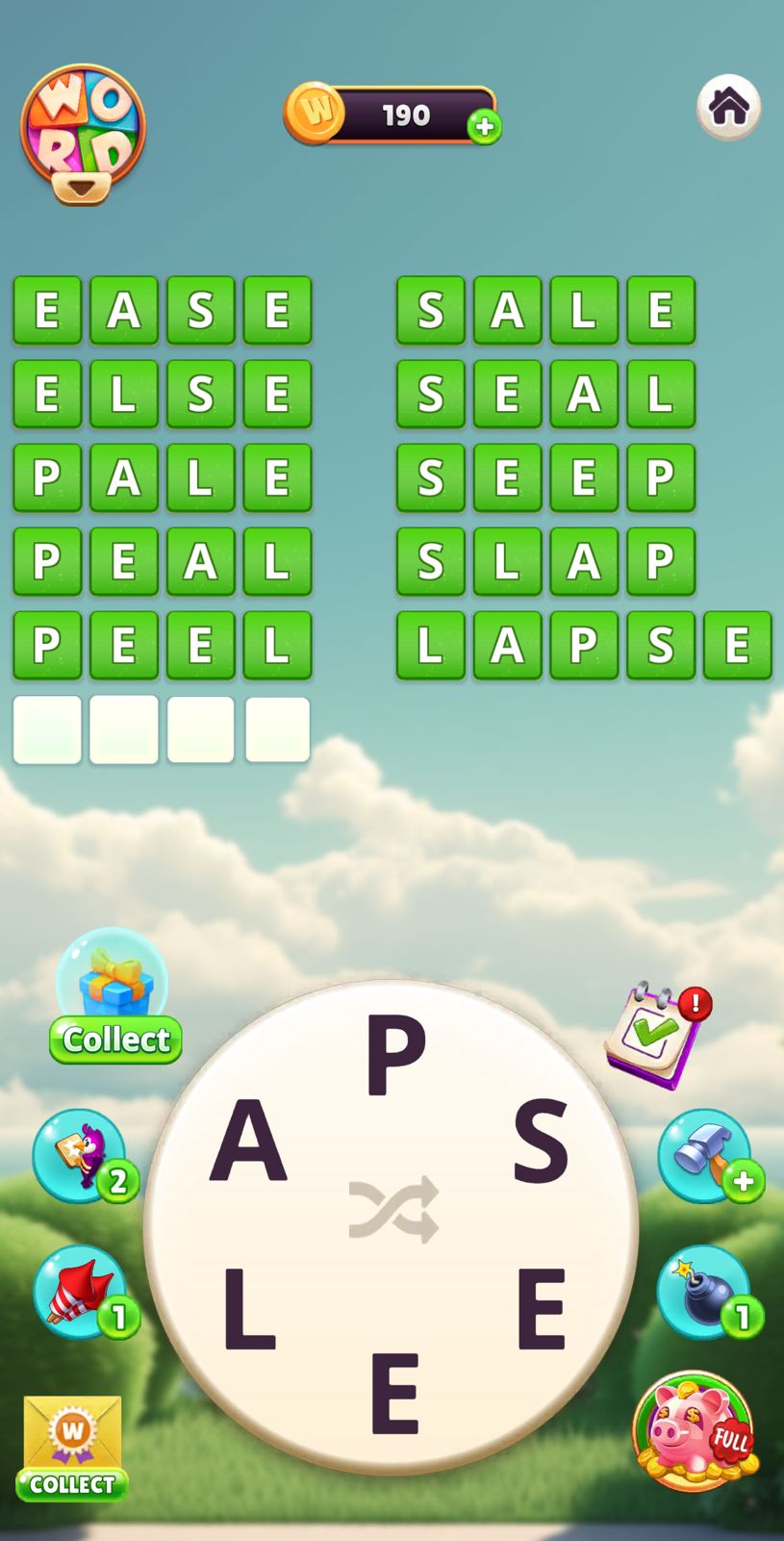Select the letter L in the wheel

pyautogui.click(x=249, y=1310)
